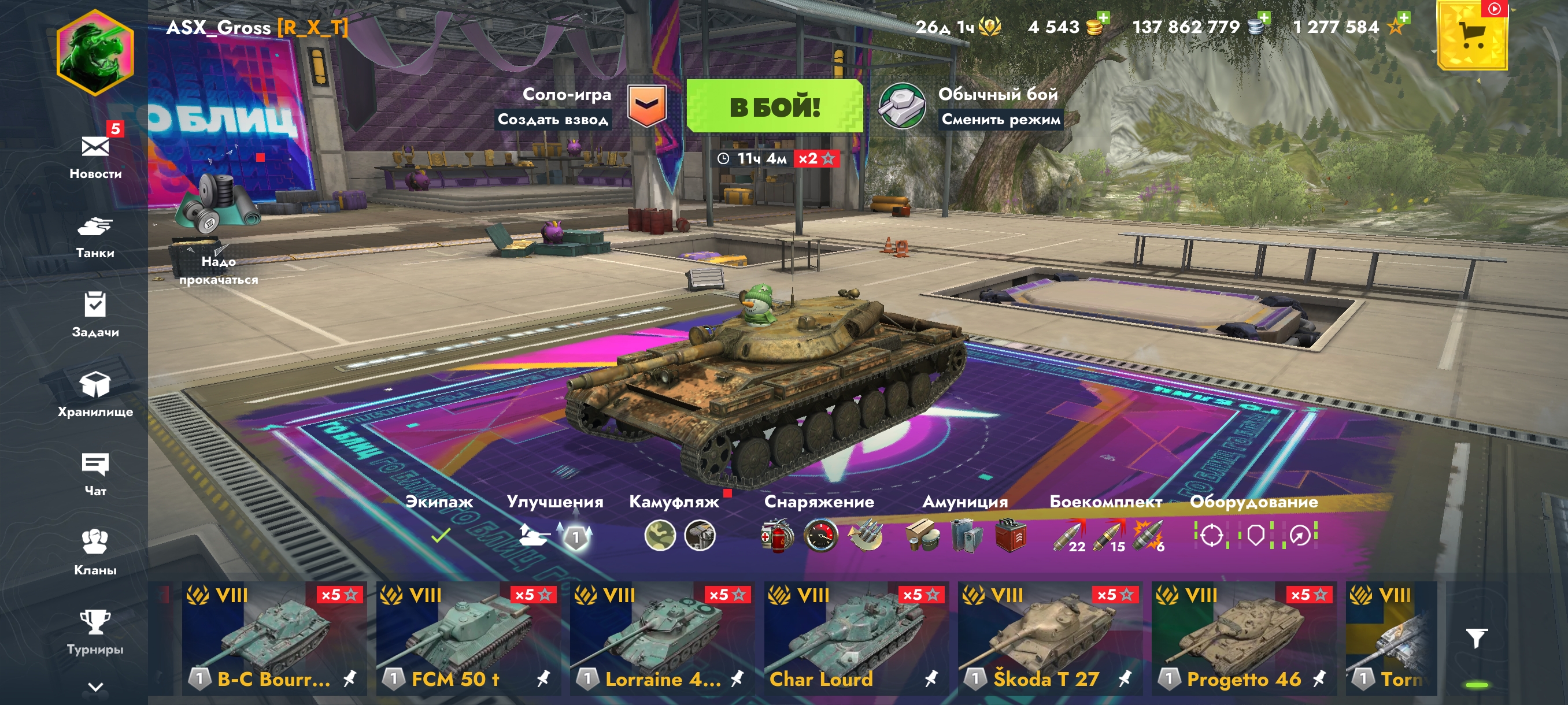The height and width of the screenshot is (705, 1568).
Task: Open the tank carousel filter funnel
Action: tap(1477, 637)
